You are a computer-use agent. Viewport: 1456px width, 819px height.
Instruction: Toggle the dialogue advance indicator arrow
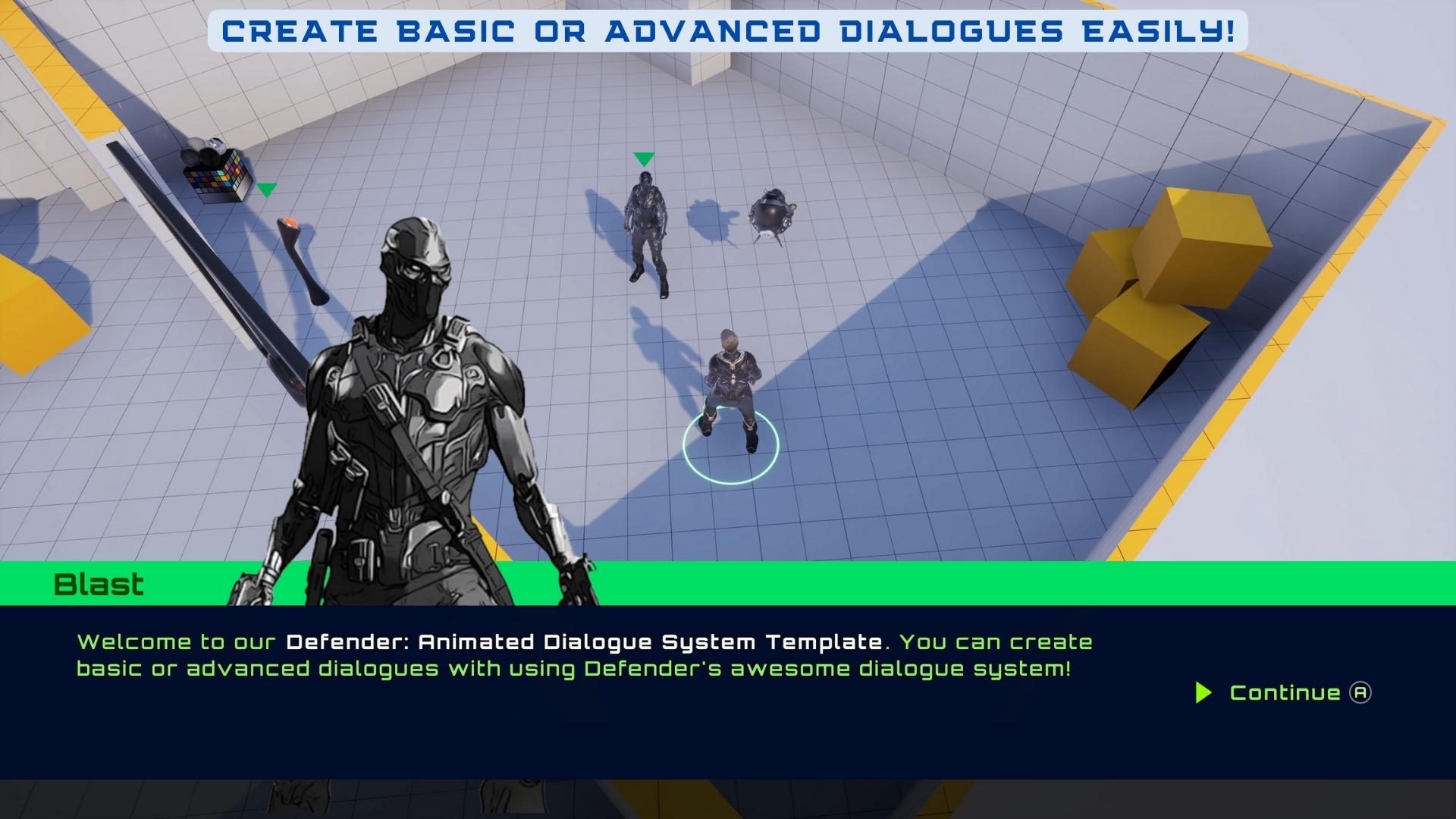tap(1206, 692)
